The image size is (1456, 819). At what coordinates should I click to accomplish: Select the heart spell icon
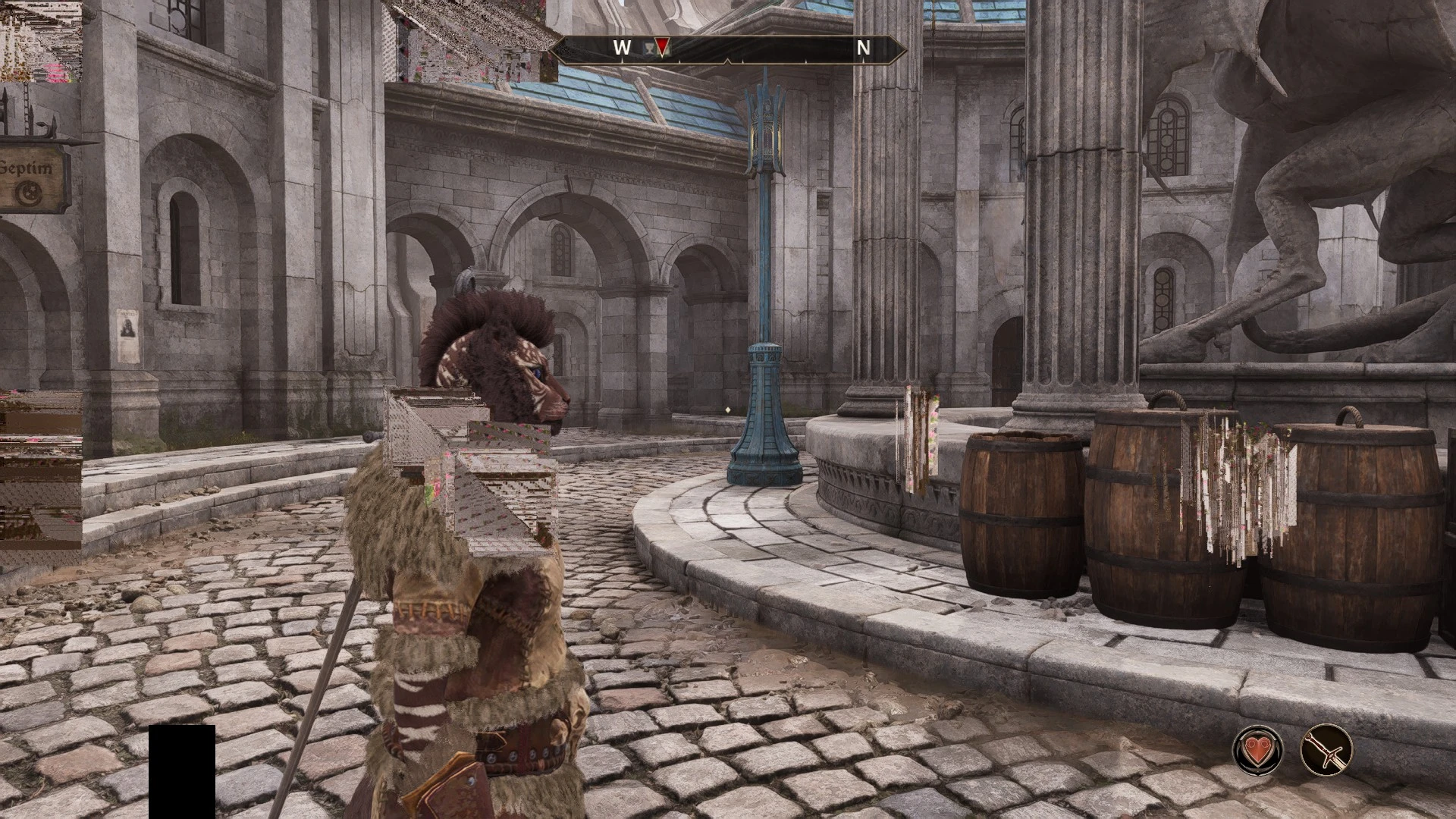tap(1258, 749)
